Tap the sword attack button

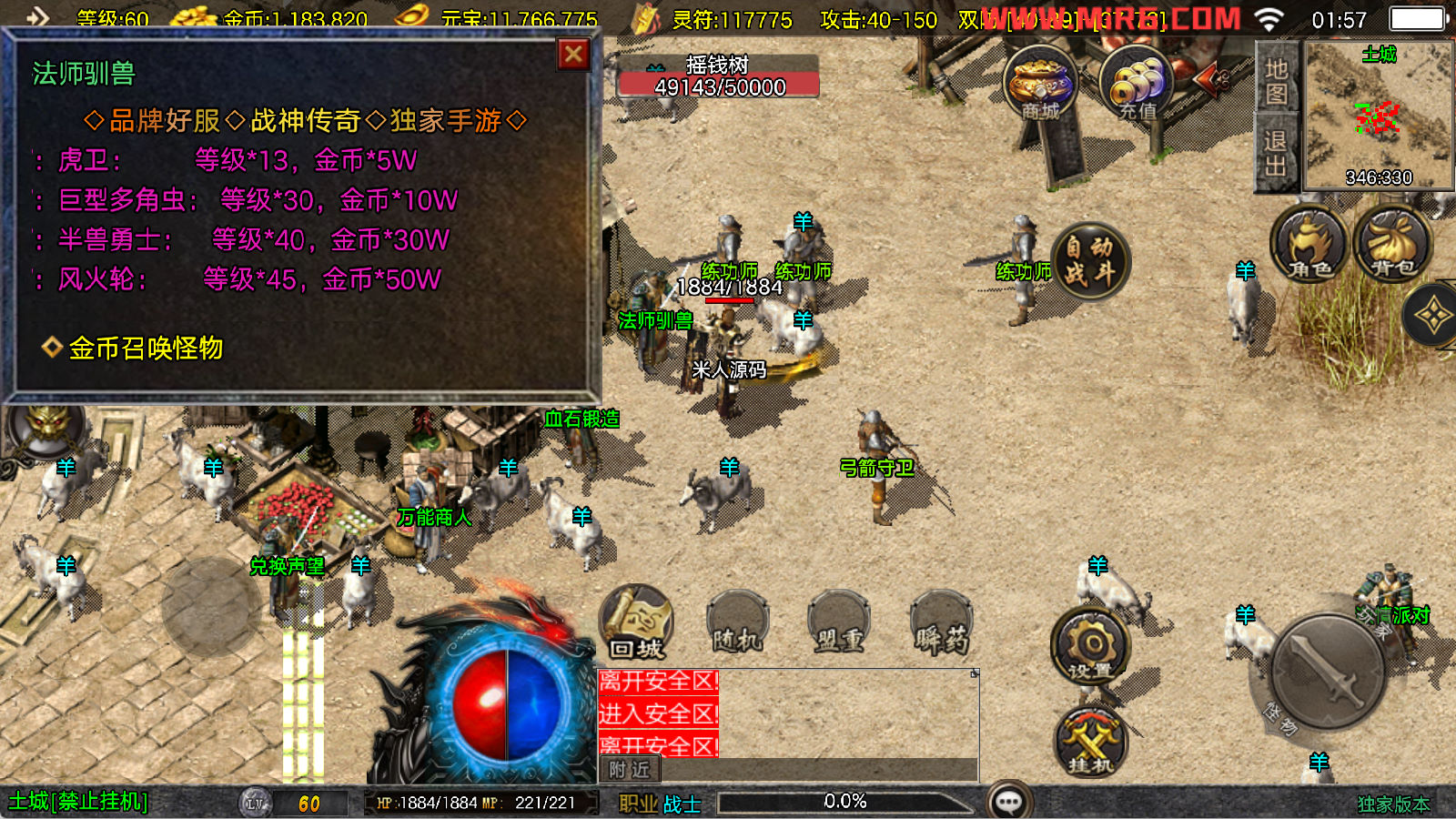coord(1328,672)
